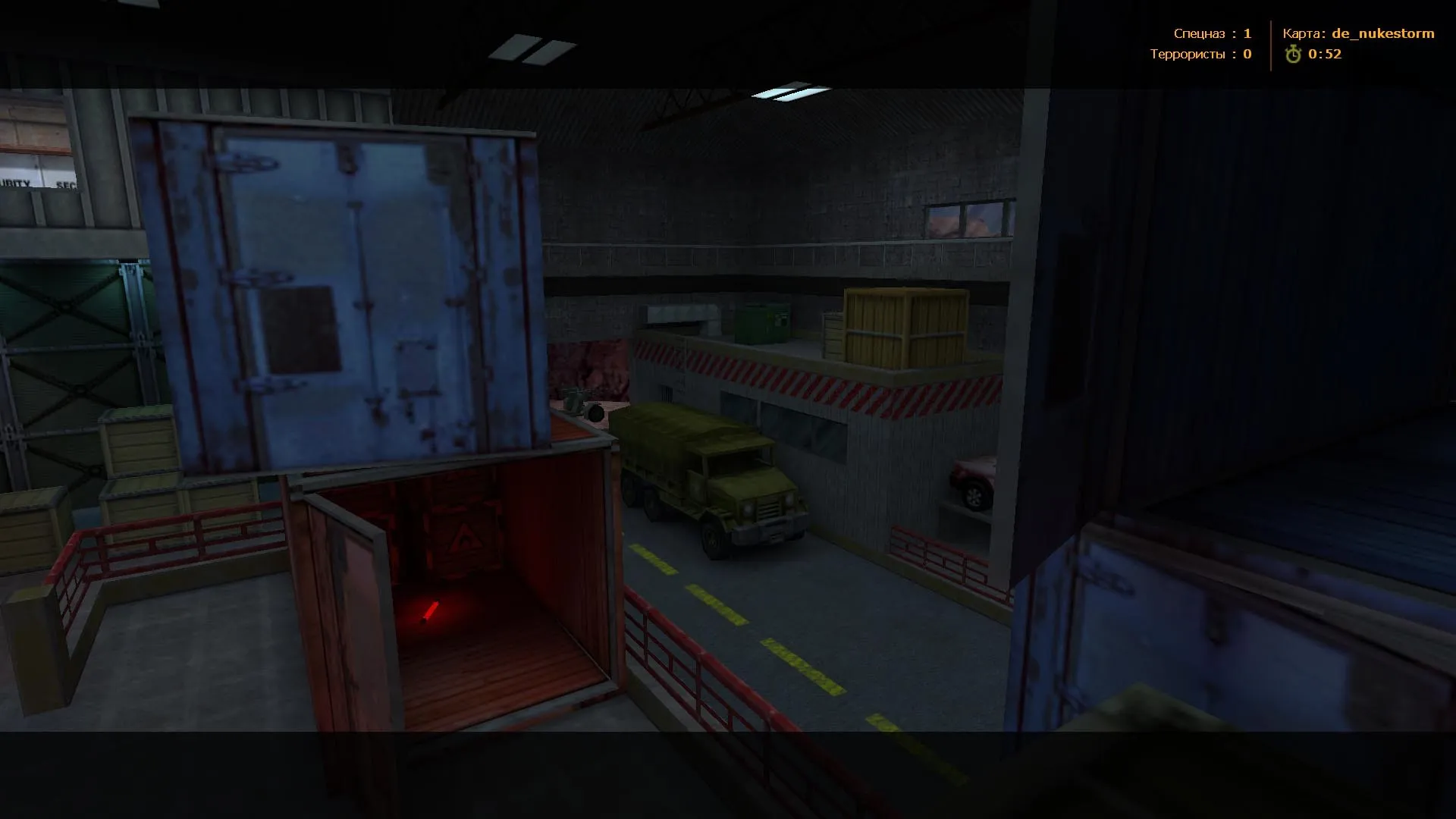
Task: Click the stopwatch timer icon in HUD
Action: pos(1294,54)
